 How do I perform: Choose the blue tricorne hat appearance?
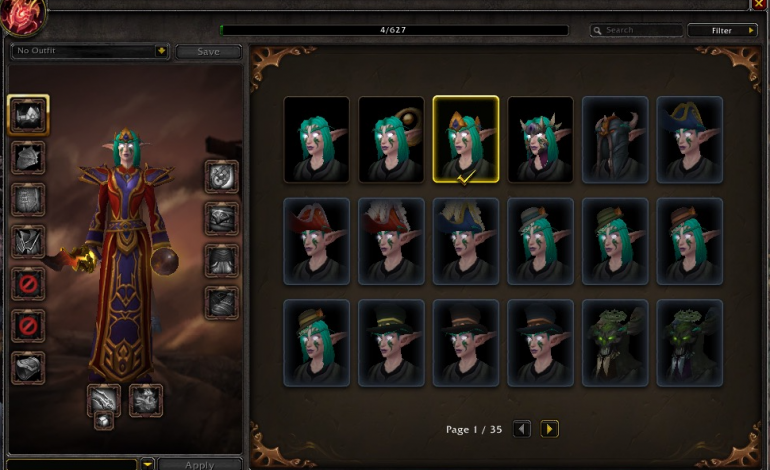pos(690,139)
